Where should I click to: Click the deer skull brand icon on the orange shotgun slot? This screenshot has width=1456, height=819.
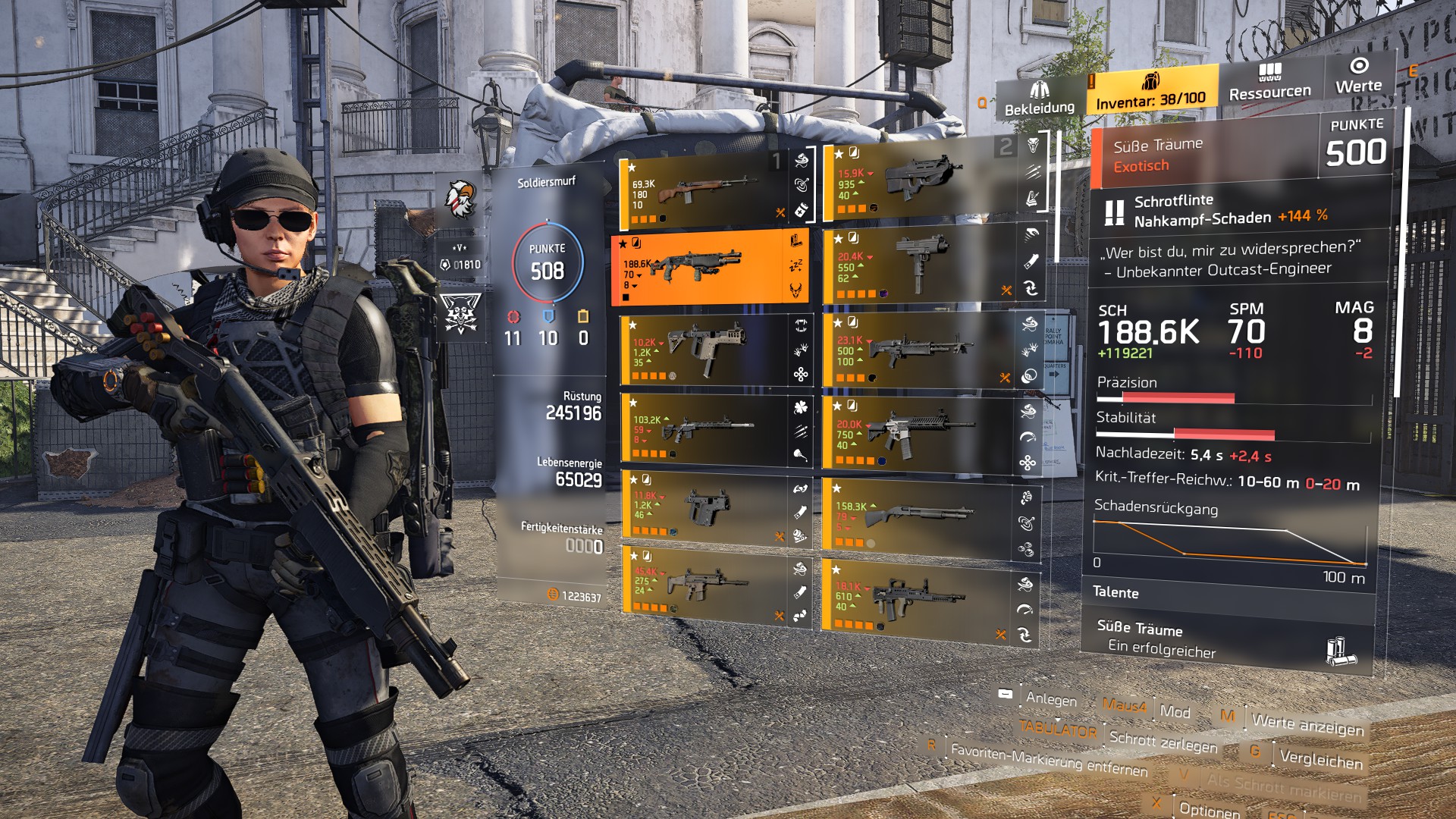click(796, 289)
